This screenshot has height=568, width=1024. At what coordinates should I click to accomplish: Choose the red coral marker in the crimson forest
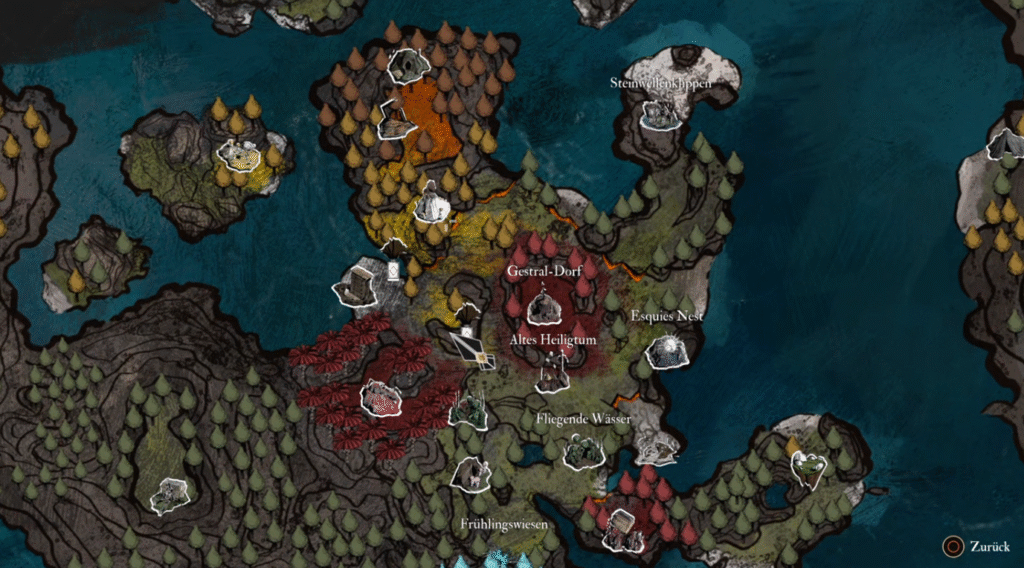point(380,398)
